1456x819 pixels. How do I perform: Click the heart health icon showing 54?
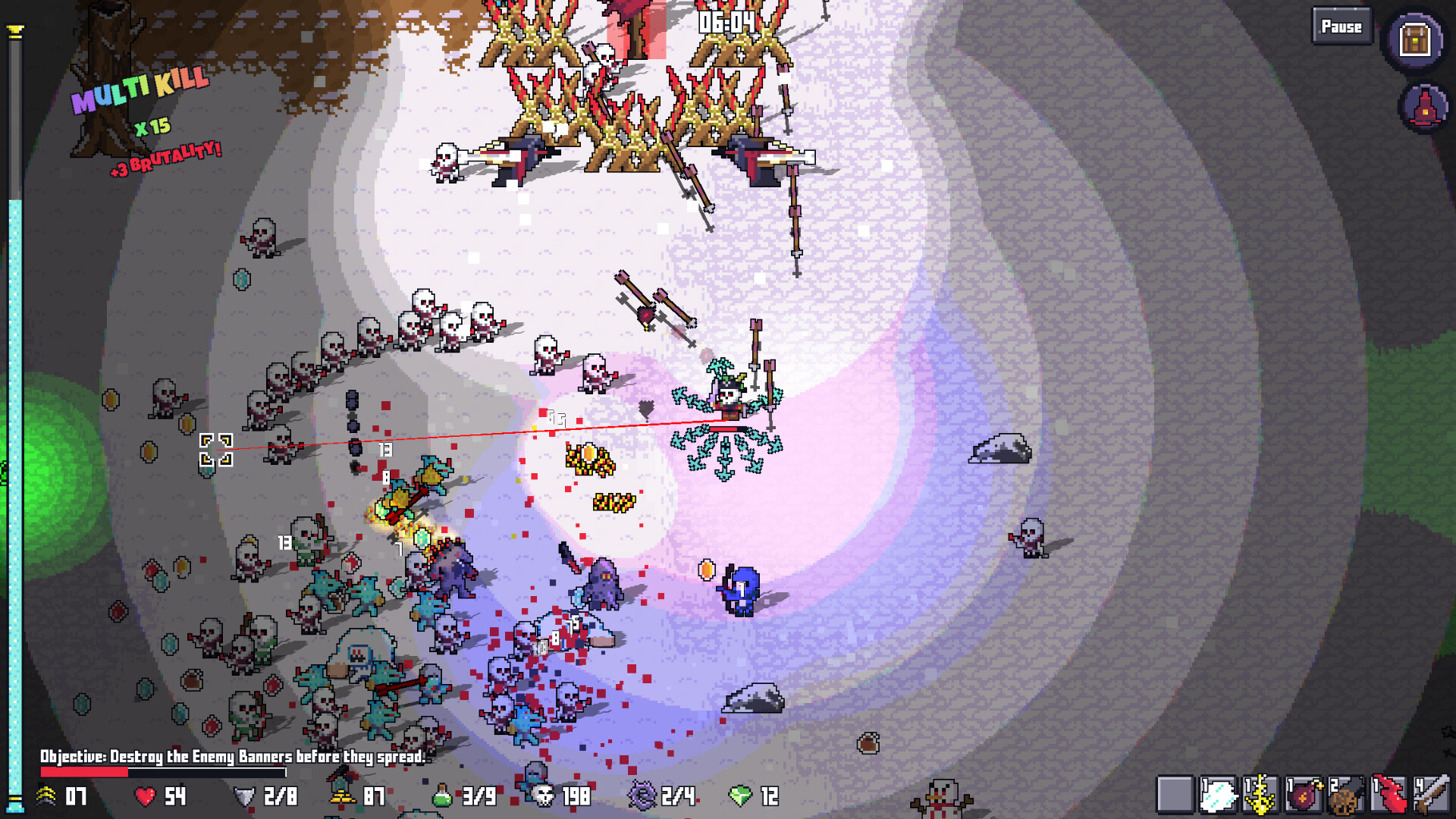pyautogui.click(x=144, y=797)
